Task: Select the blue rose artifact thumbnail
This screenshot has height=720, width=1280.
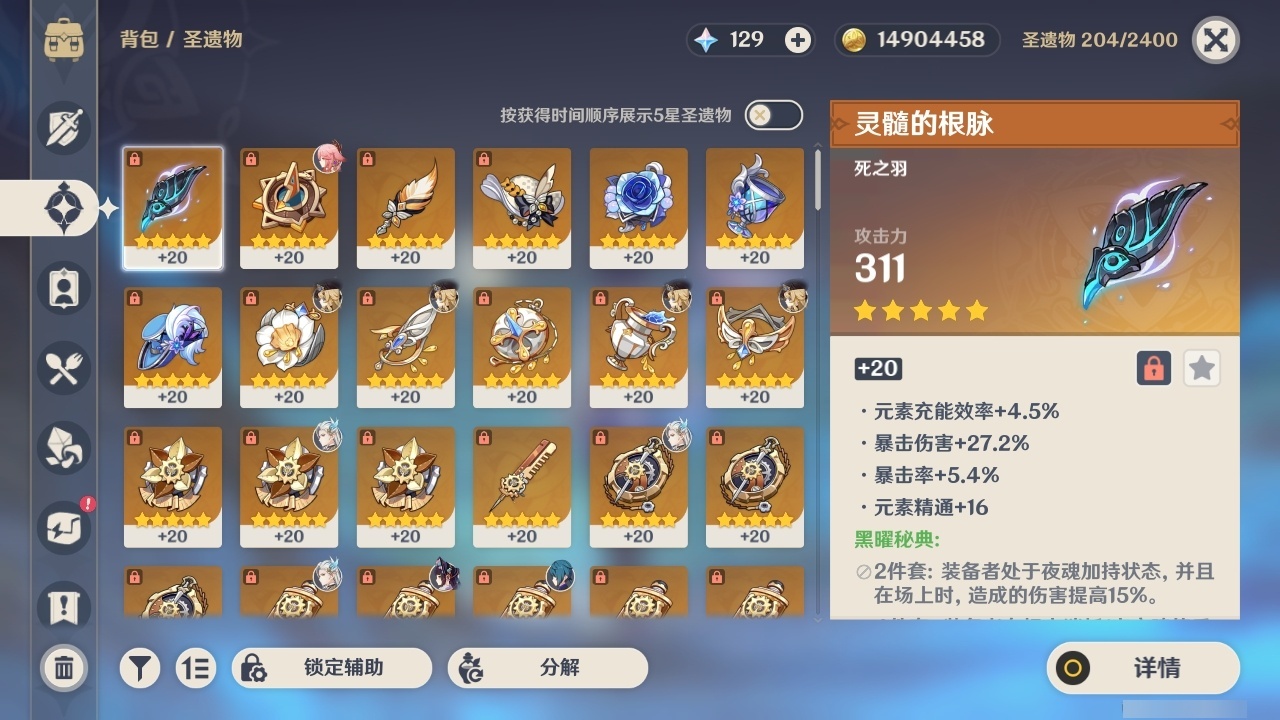Action: click(x=637, y=207)
